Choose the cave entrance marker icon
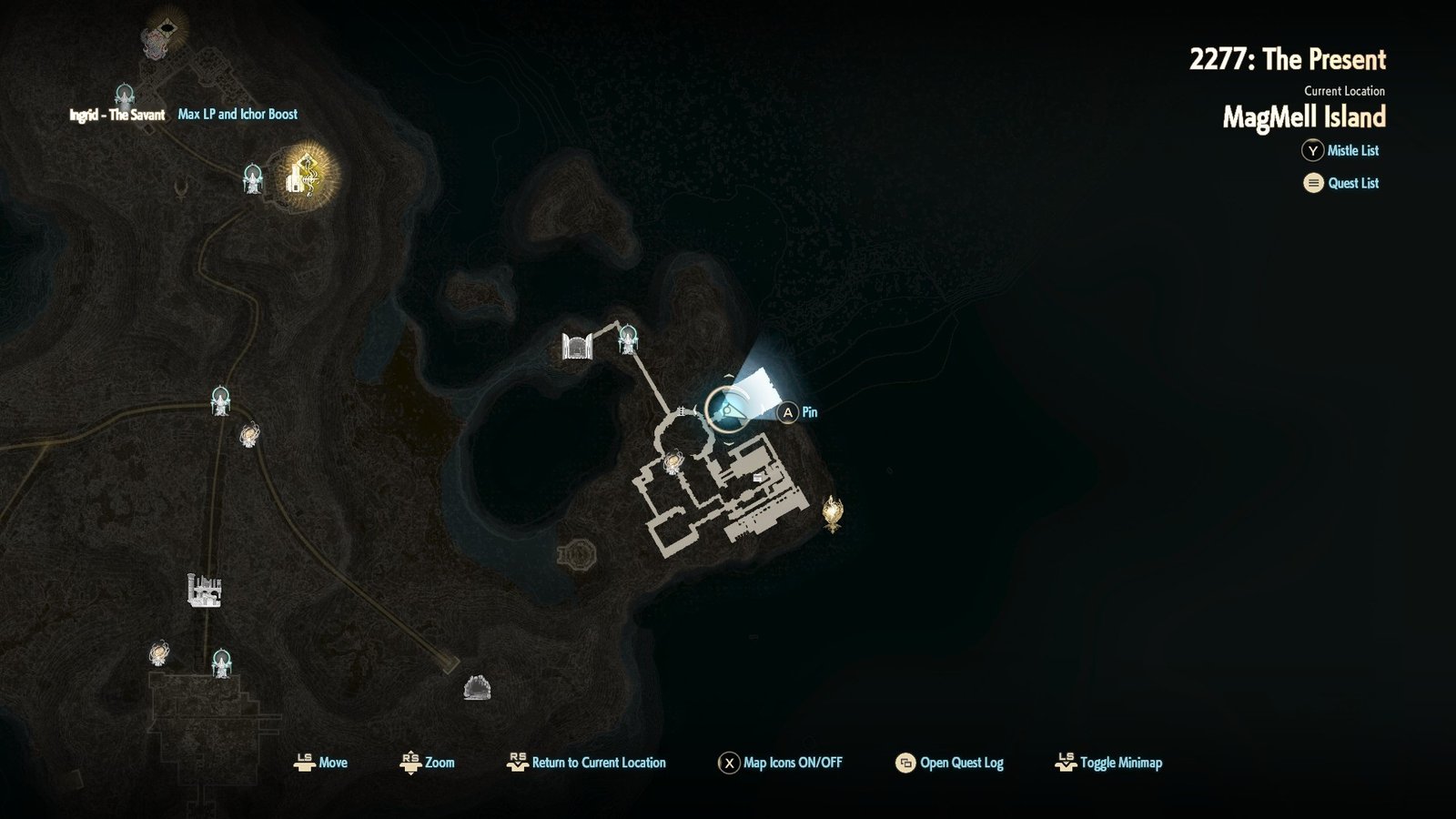 (x=477, y=687)
